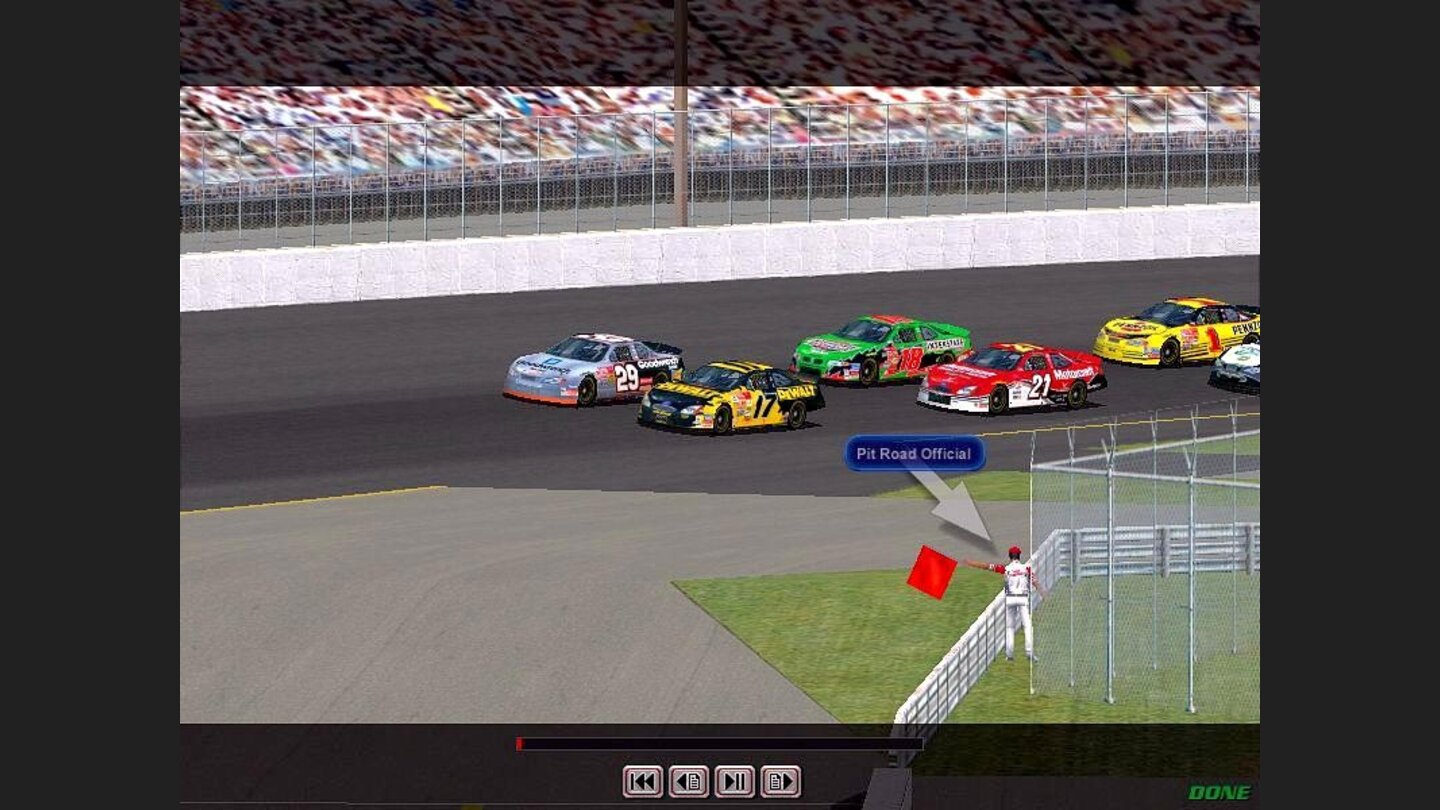Click the red marker on the replay timeline
The height and width of the screenshot is (810, 1440).
point(518,743)
